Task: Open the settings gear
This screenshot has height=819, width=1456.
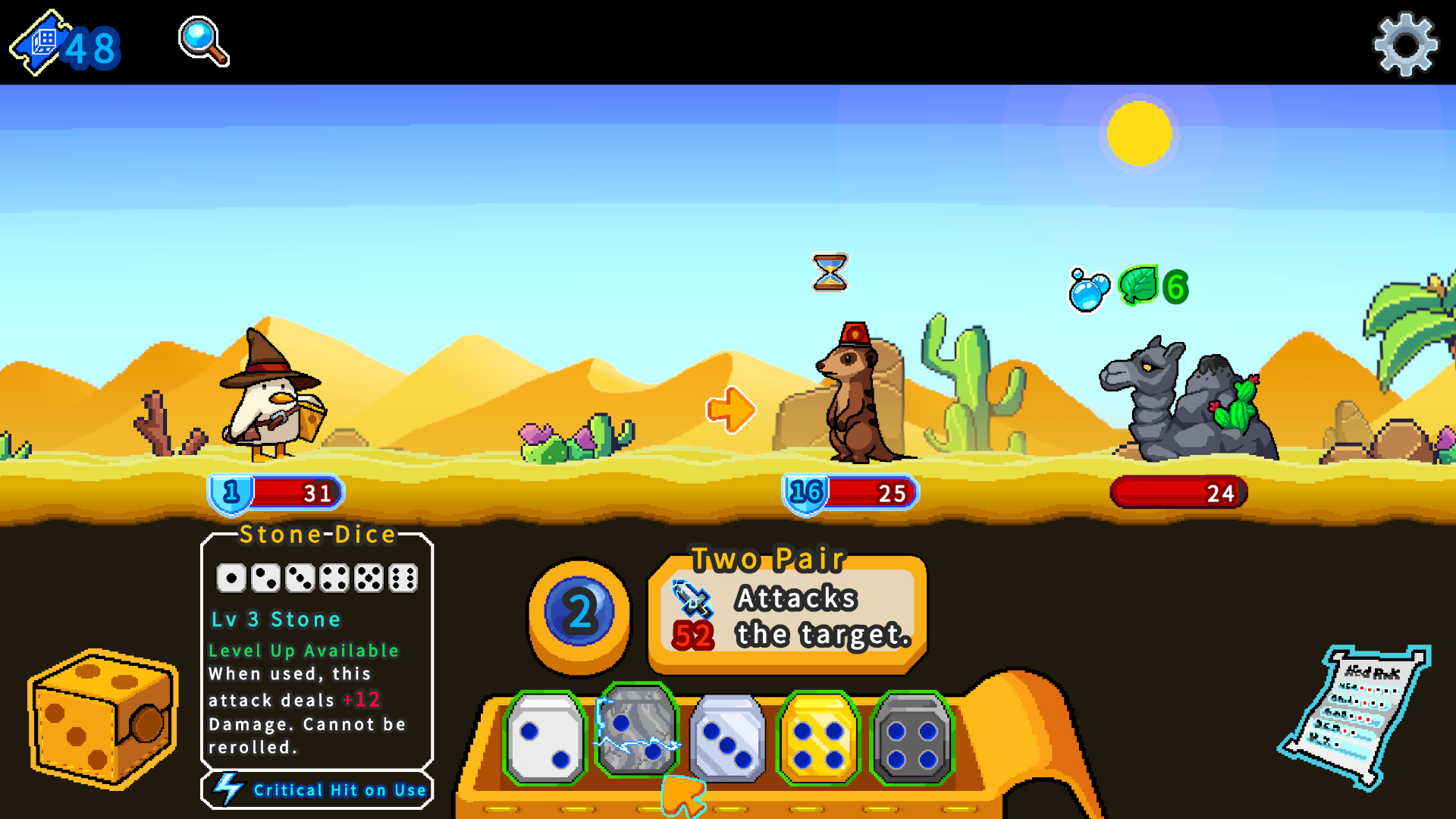Action: pyautogui.click(x=1404, y=43)
